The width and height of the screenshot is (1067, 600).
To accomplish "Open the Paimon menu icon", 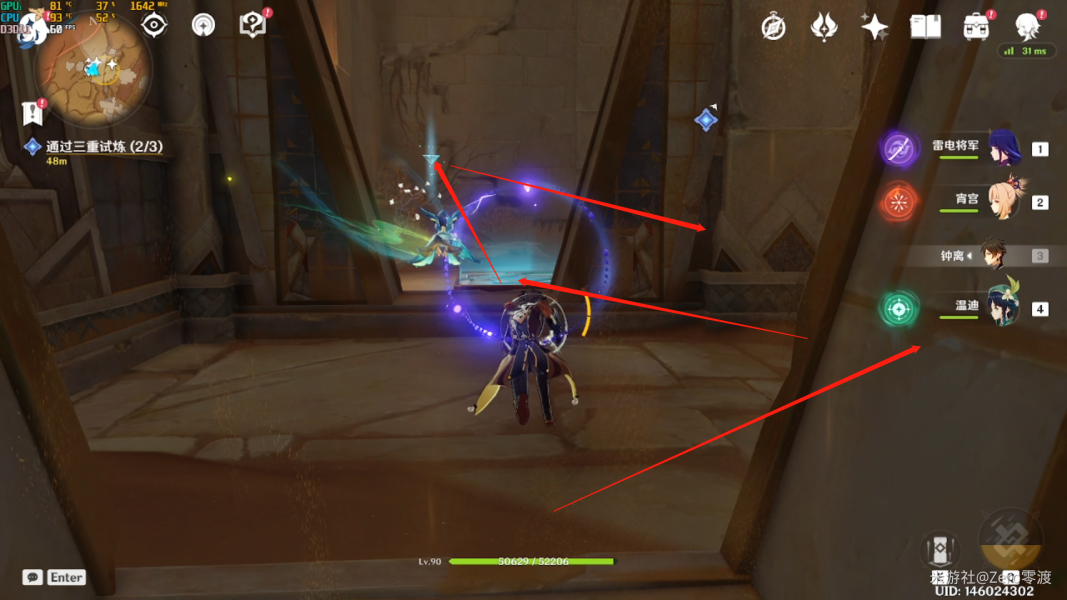I will [x=31, y=27].
